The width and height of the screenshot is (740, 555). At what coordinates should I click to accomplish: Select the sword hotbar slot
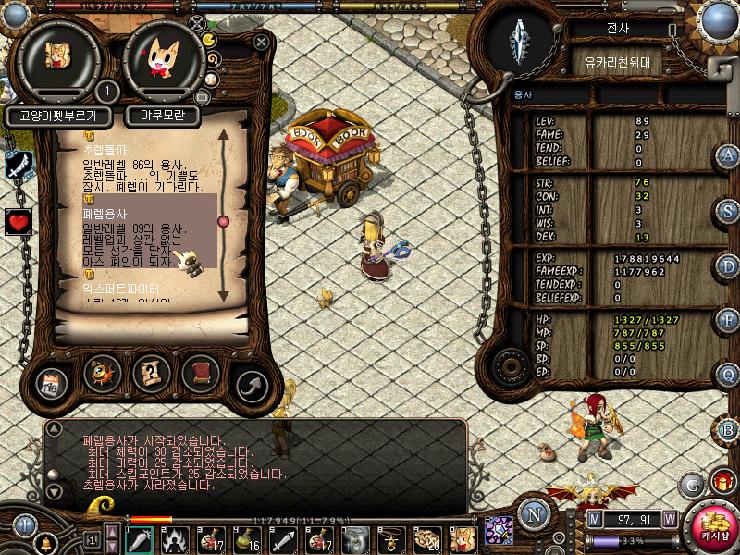[139, 538]
